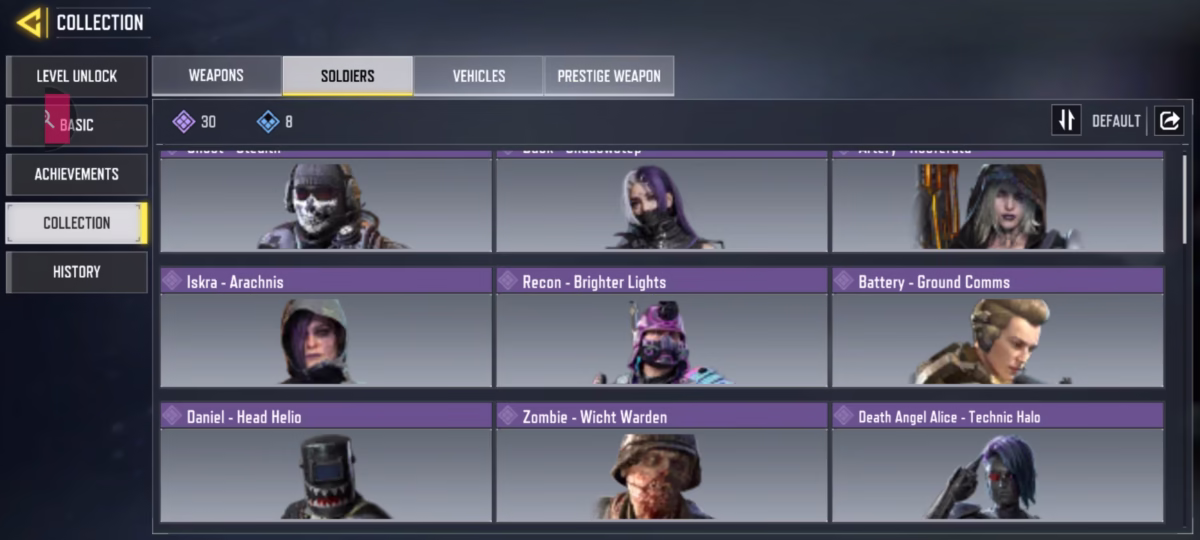Open the Prestige Weapon tab
The image size is (1200, 540).
pos(608,76)
